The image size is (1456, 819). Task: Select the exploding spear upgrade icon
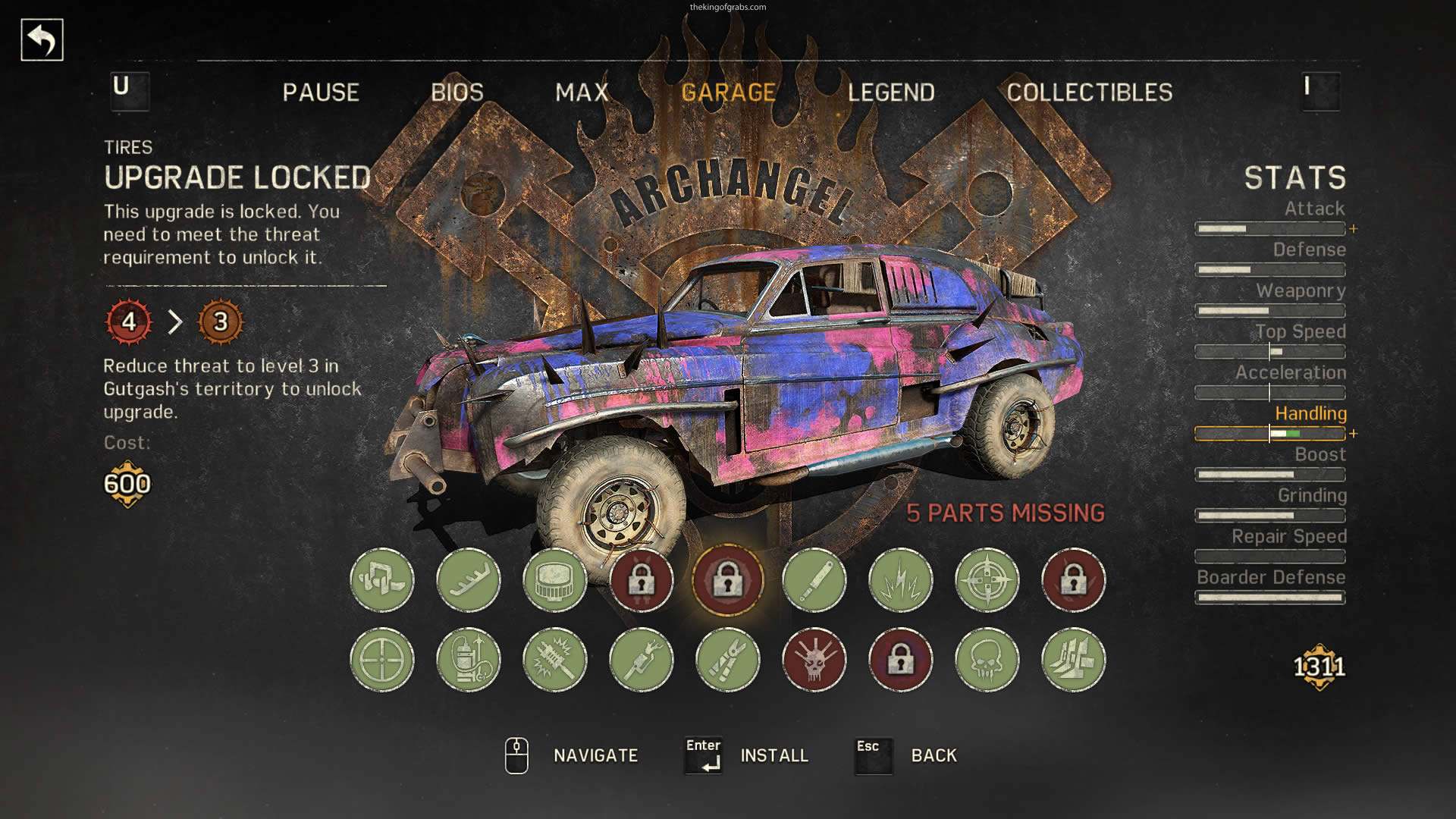[555, 660]
